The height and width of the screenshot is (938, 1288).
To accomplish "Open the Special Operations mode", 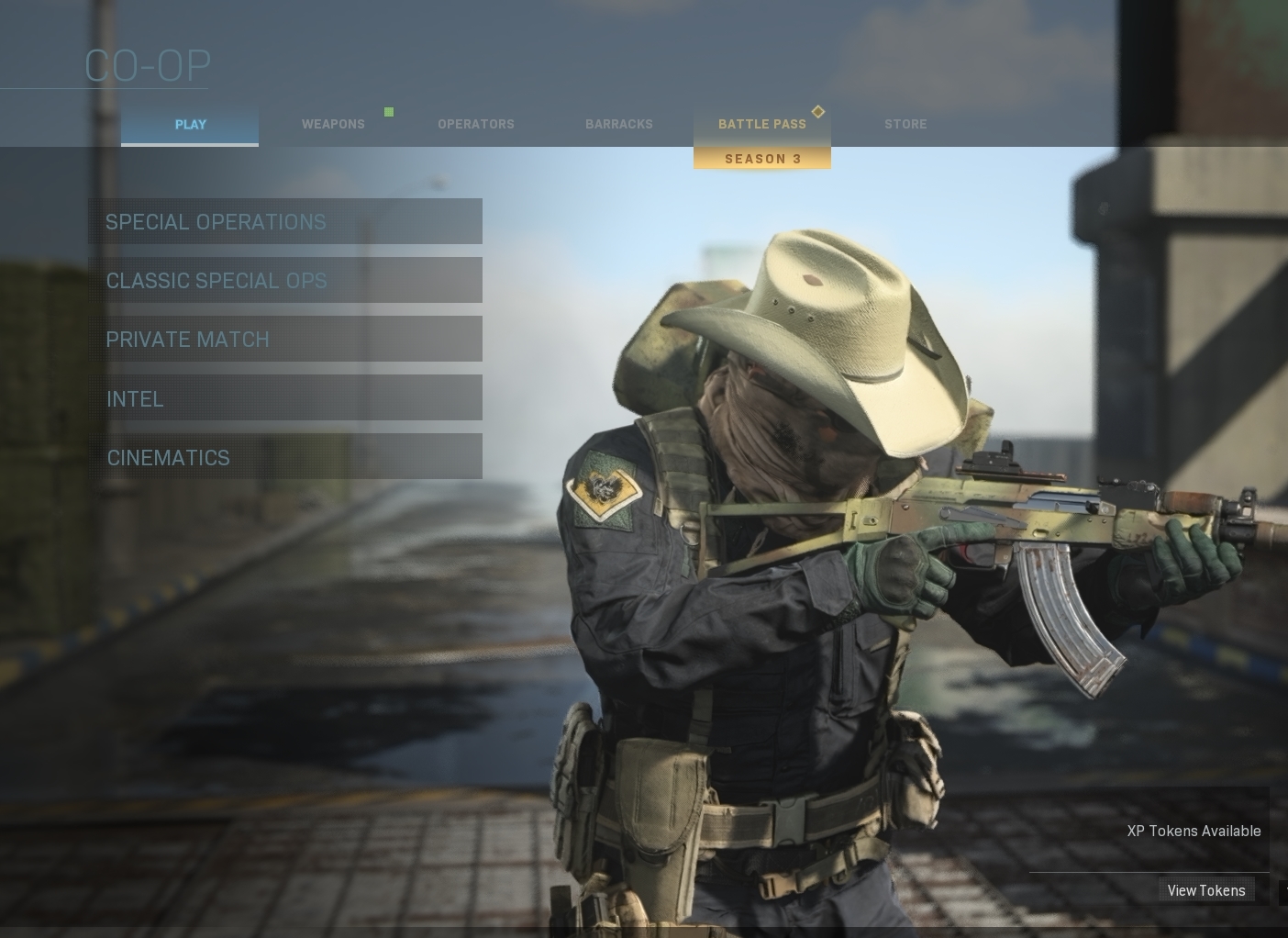I will click(284, 222).
